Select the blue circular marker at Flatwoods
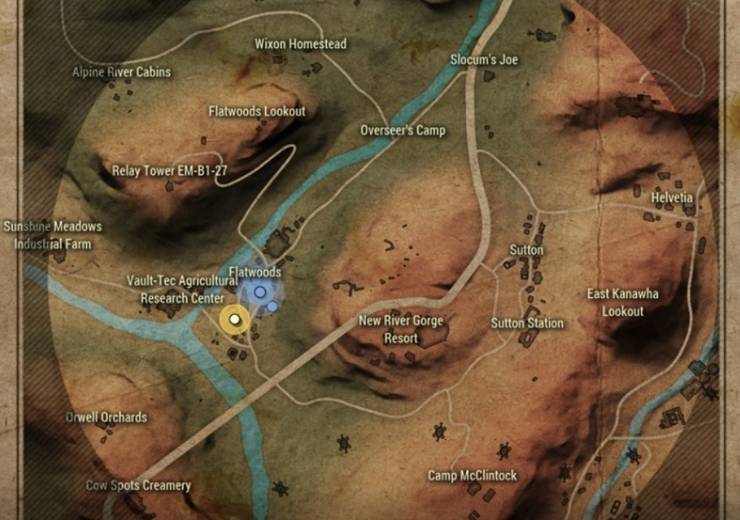 click(x=260, y=292)
